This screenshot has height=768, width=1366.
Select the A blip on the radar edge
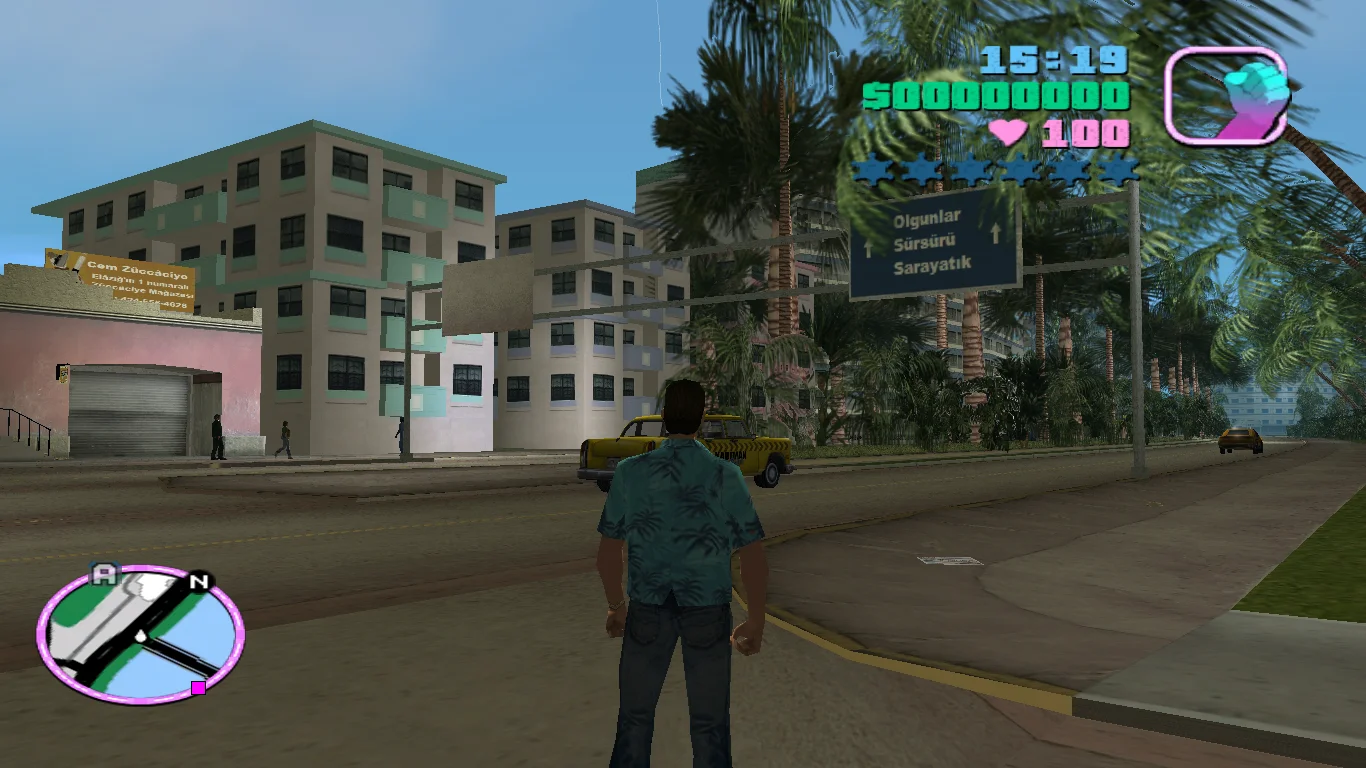pos(104,574)
